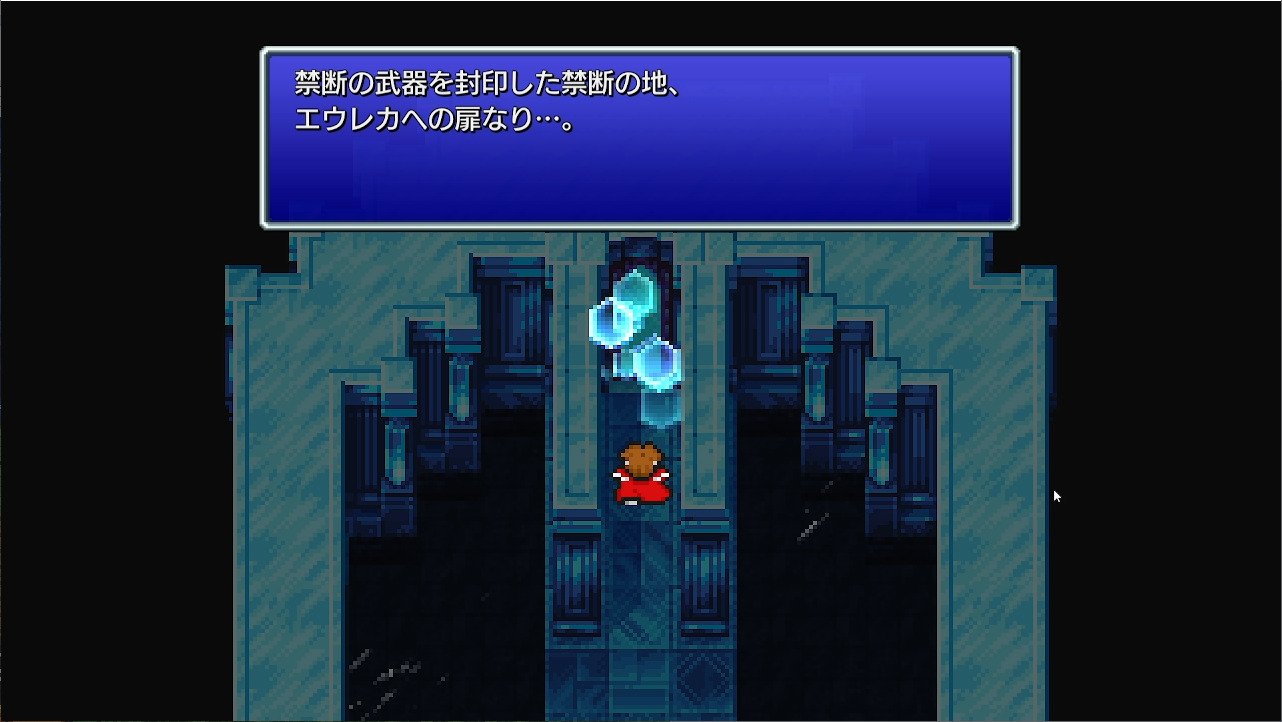Click the character's red cloak
This screenshot has width=1282, height=722.
point(641,490)
